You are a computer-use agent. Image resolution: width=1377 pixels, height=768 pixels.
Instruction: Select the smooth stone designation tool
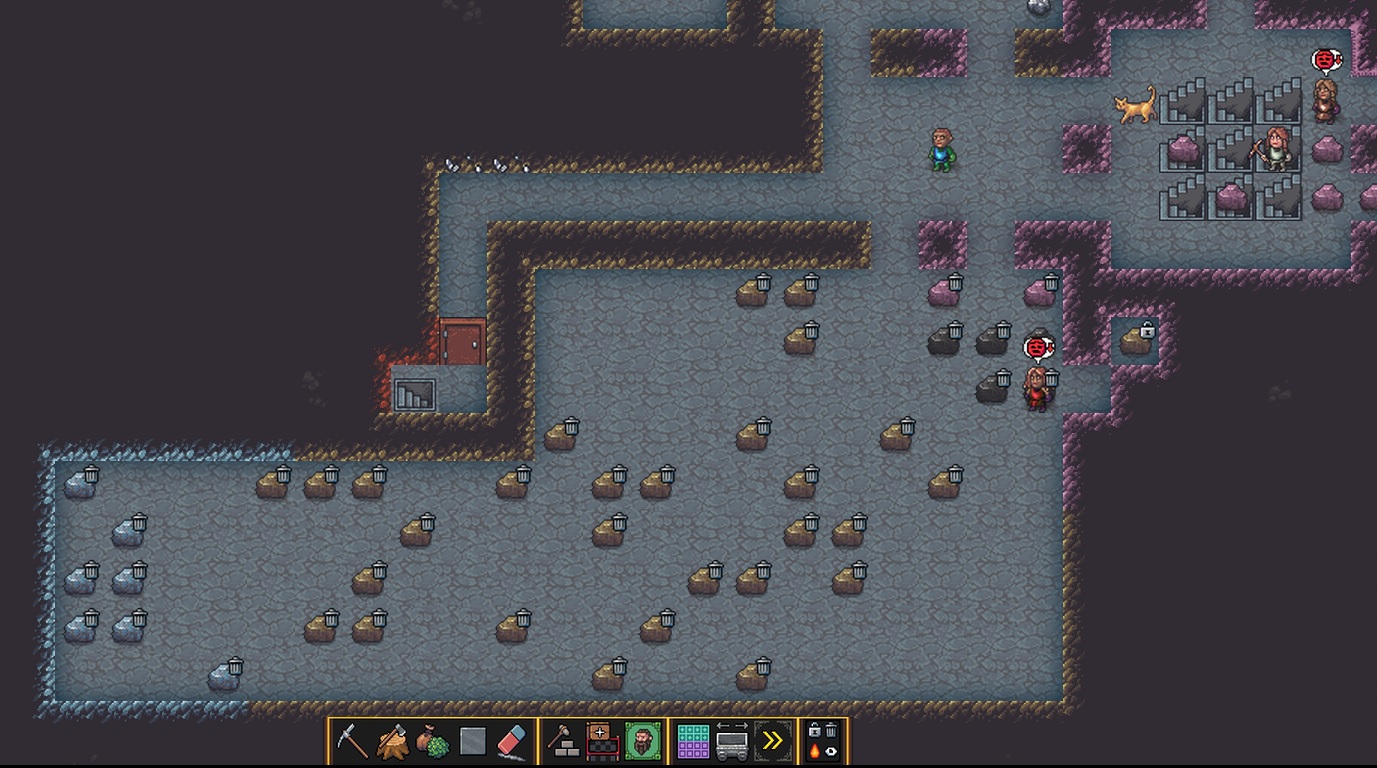point(472,740)
